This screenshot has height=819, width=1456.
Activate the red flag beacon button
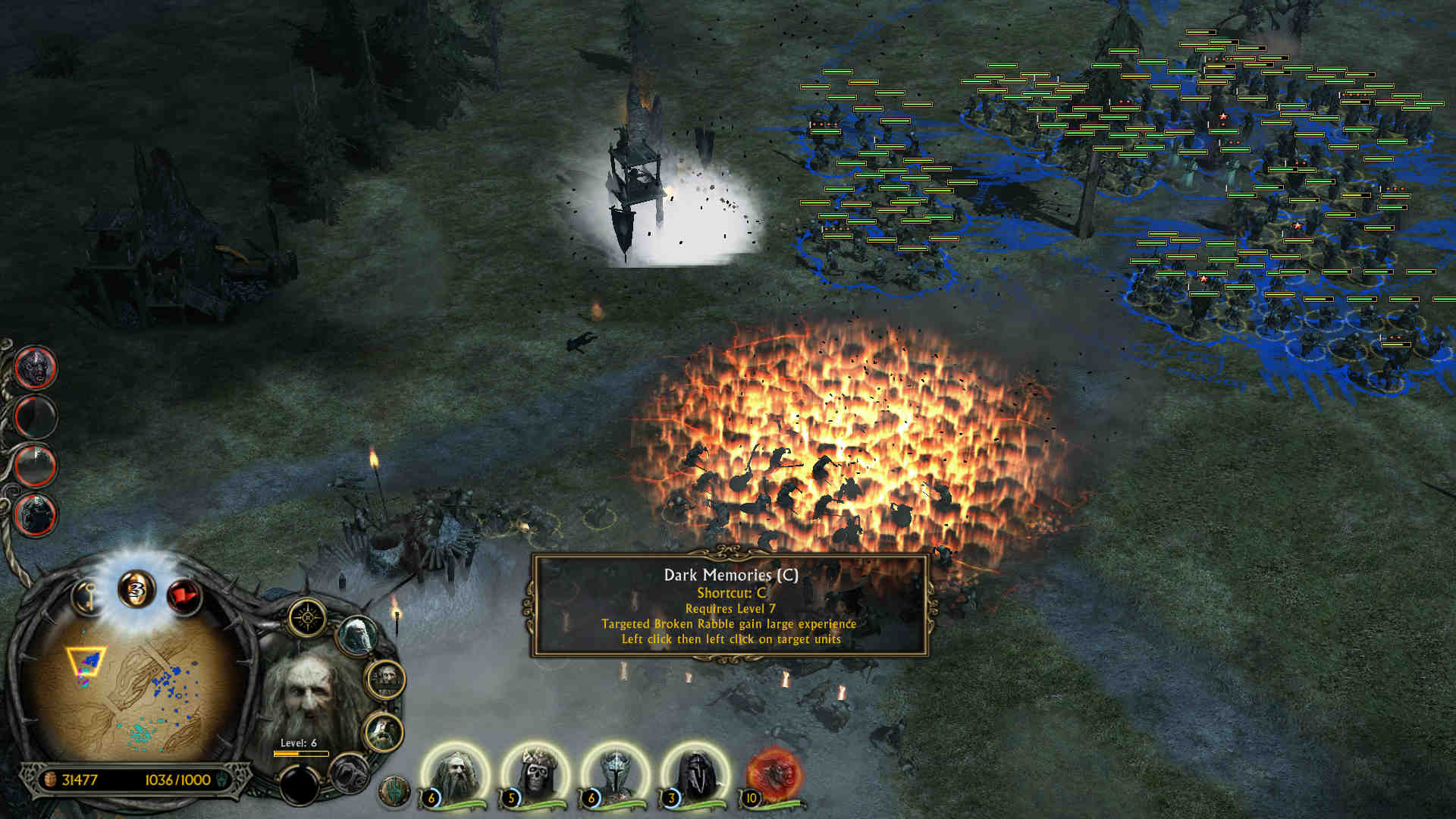pos(183,596)
